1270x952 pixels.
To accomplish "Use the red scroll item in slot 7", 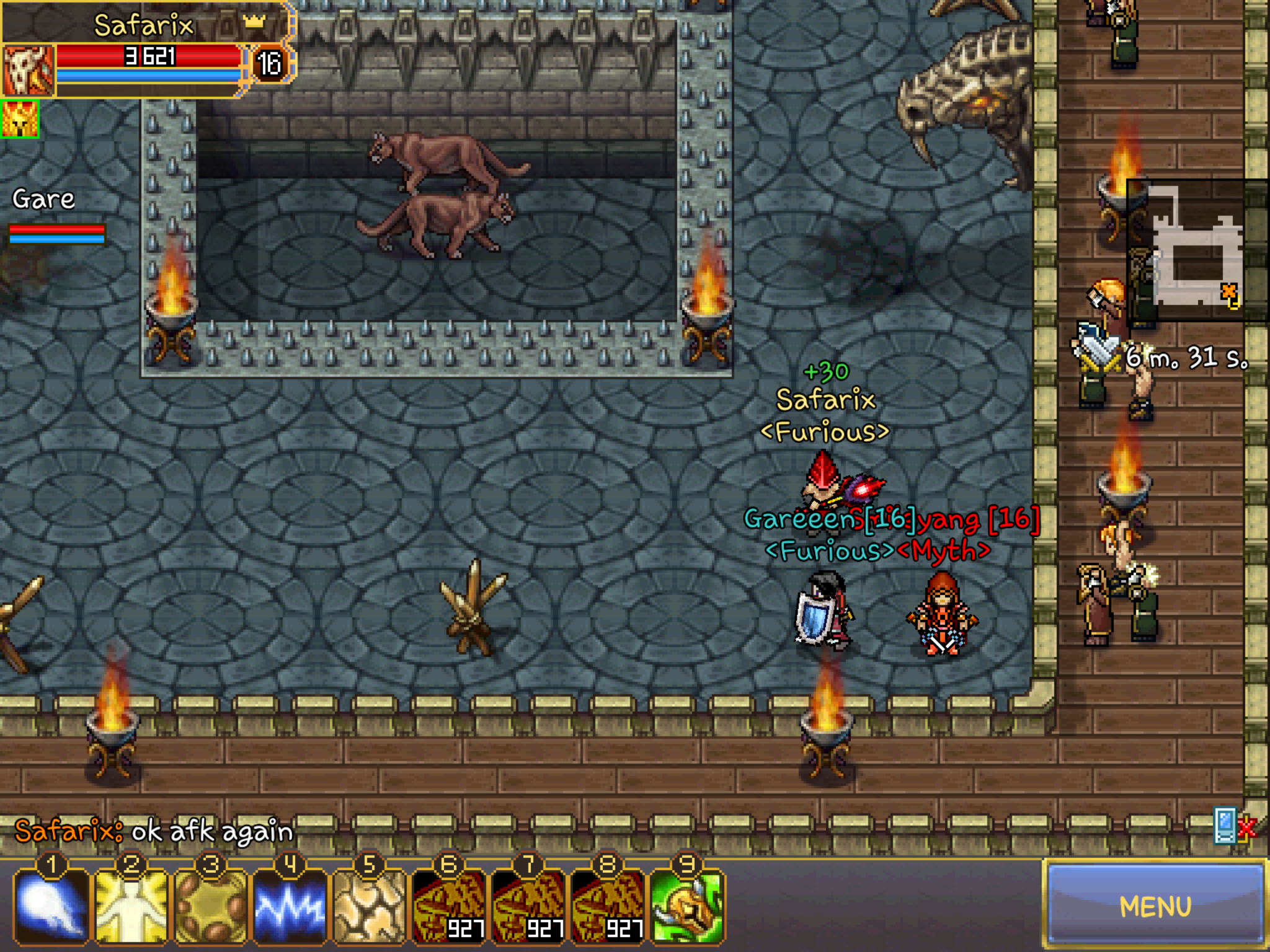I will [528, 906].
